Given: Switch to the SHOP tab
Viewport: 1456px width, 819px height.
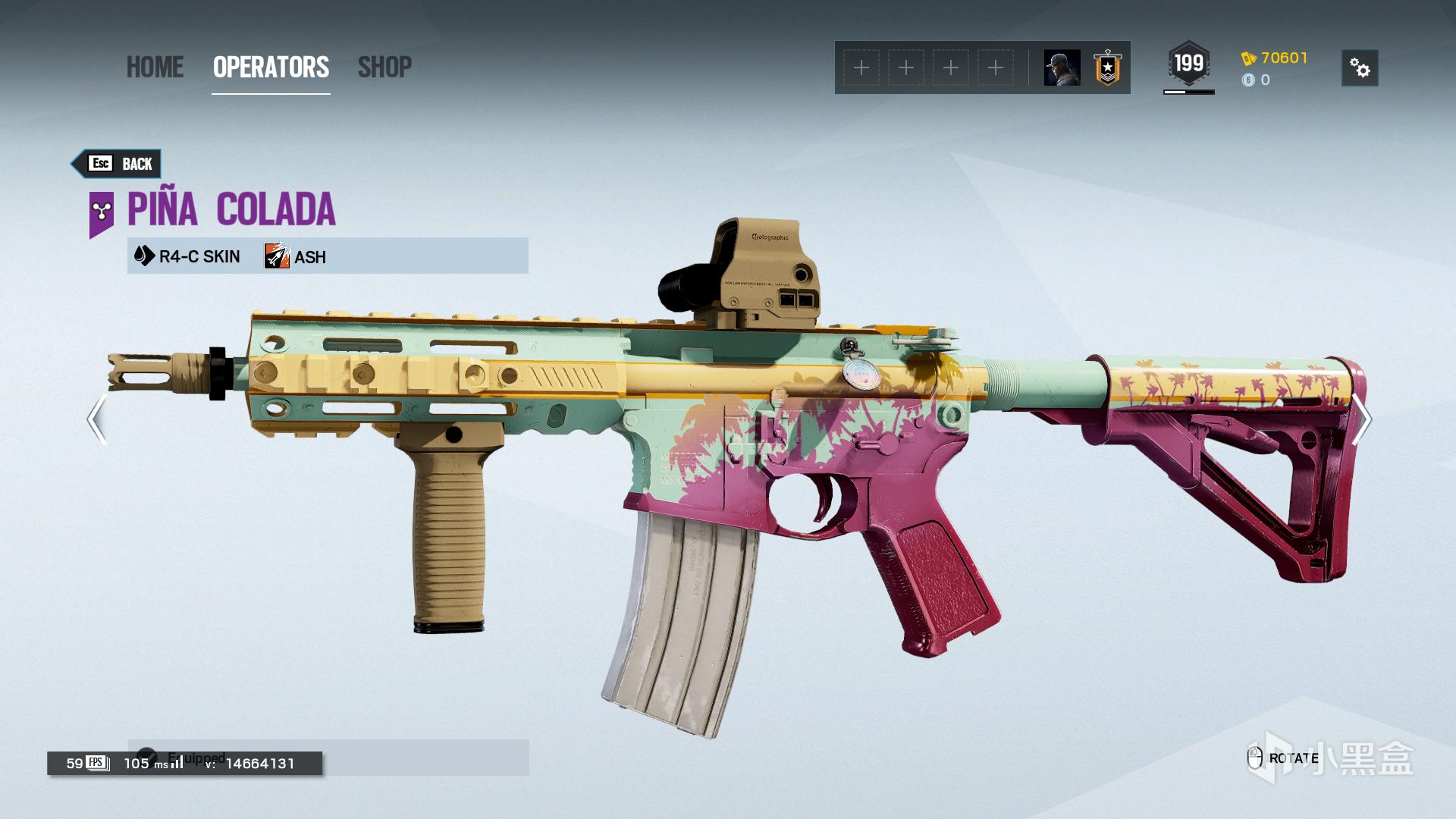Looking at the screenshot, I should (384, 67).
